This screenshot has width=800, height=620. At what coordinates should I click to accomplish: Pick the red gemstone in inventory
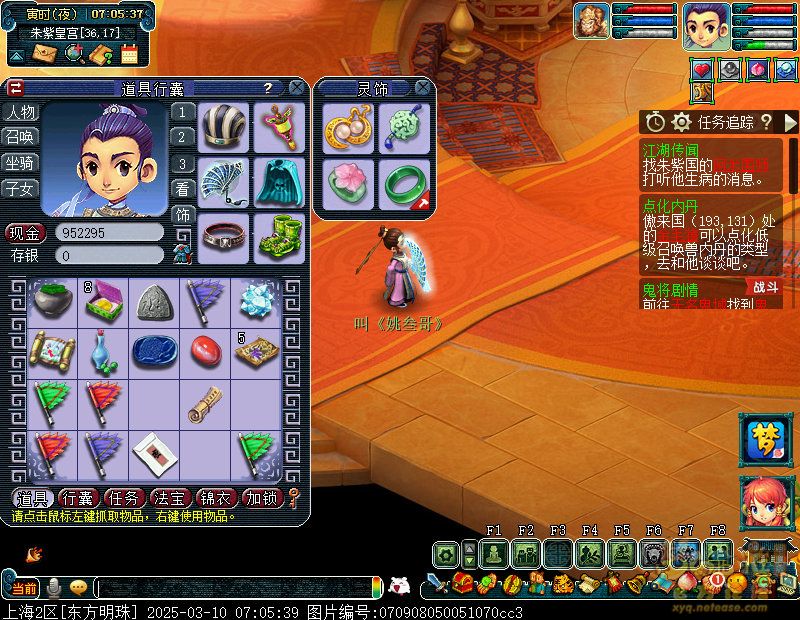pyautogui.click(x=207, y=349)
